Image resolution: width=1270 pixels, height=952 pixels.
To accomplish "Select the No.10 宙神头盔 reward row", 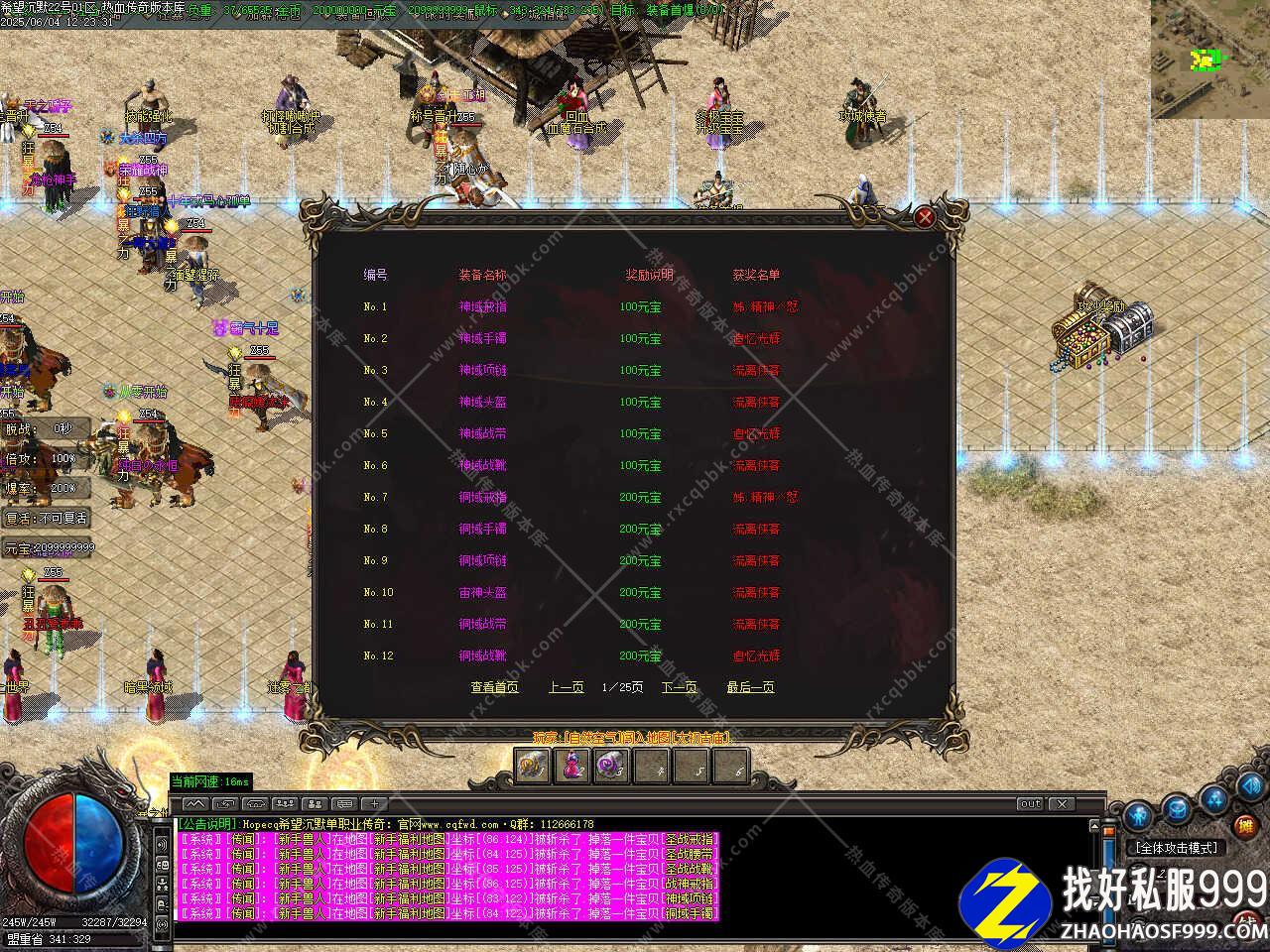I will click(x=482, y=592).
